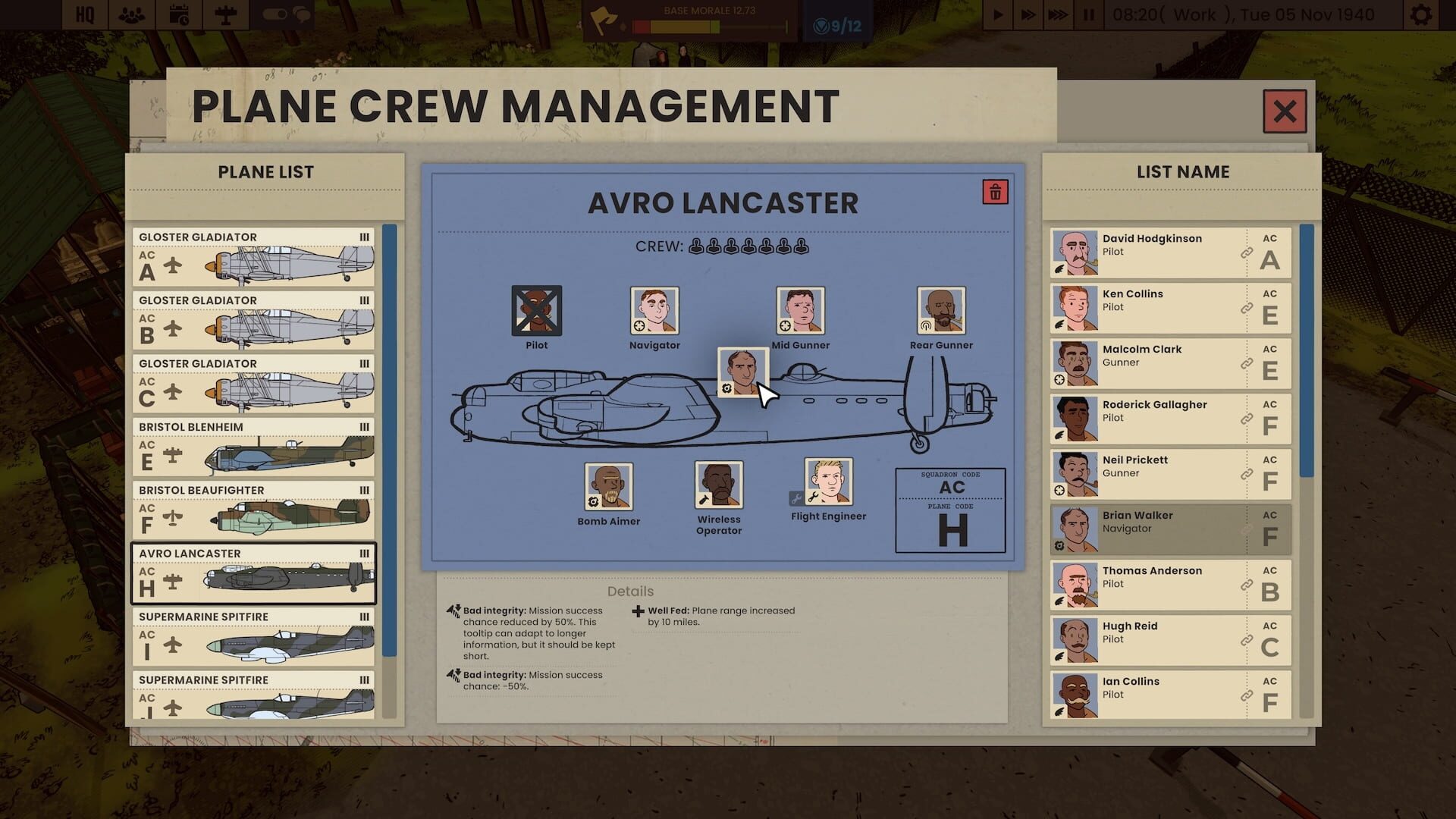Select the Flight Engineer portrait
Viewport: 1456px width, 819px height.
(x=827, y=485)
